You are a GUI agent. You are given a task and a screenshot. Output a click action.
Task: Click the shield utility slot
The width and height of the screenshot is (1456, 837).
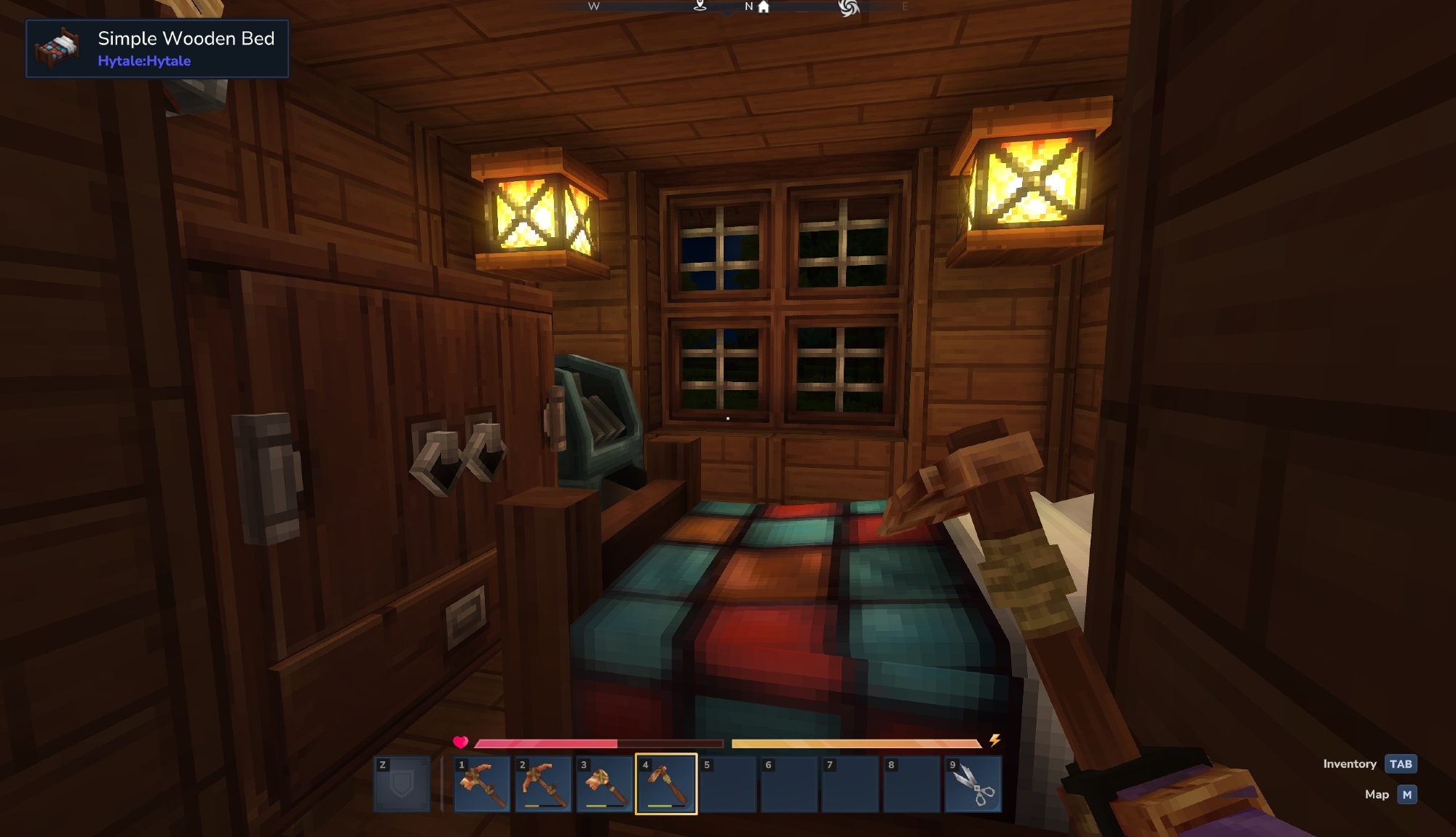point(402,784)
